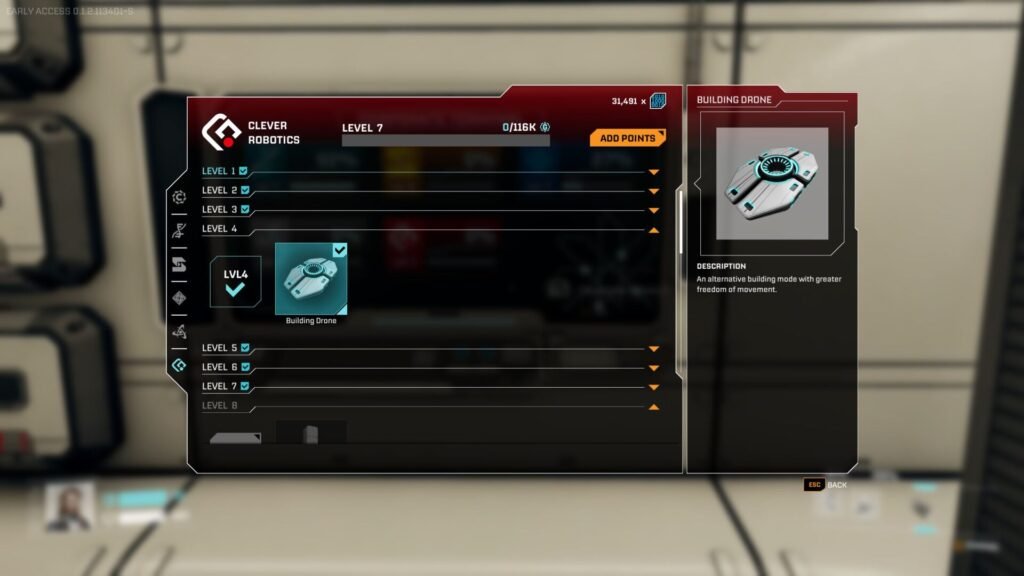The height and width of the screenshot is (576, 1024).
Task: Collapse the Level 4 section
Action: pyautogui.click(x=654, y=230)
